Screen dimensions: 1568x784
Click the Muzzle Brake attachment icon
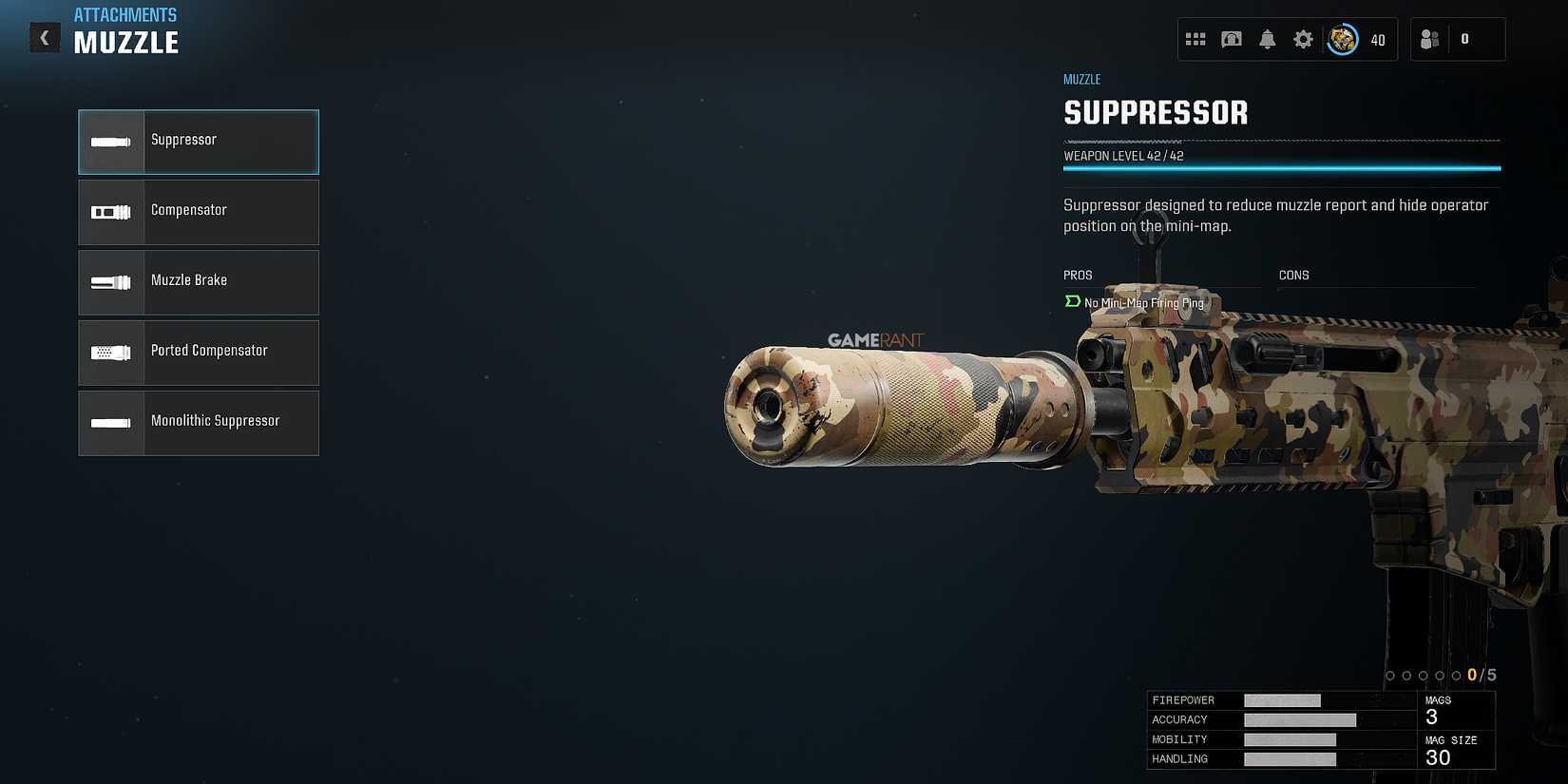[110, 282]
